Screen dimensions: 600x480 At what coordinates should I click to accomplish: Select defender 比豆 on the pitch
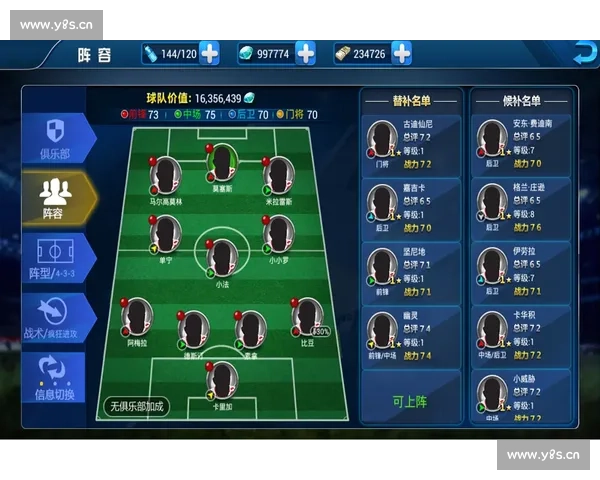pos(306,317)
